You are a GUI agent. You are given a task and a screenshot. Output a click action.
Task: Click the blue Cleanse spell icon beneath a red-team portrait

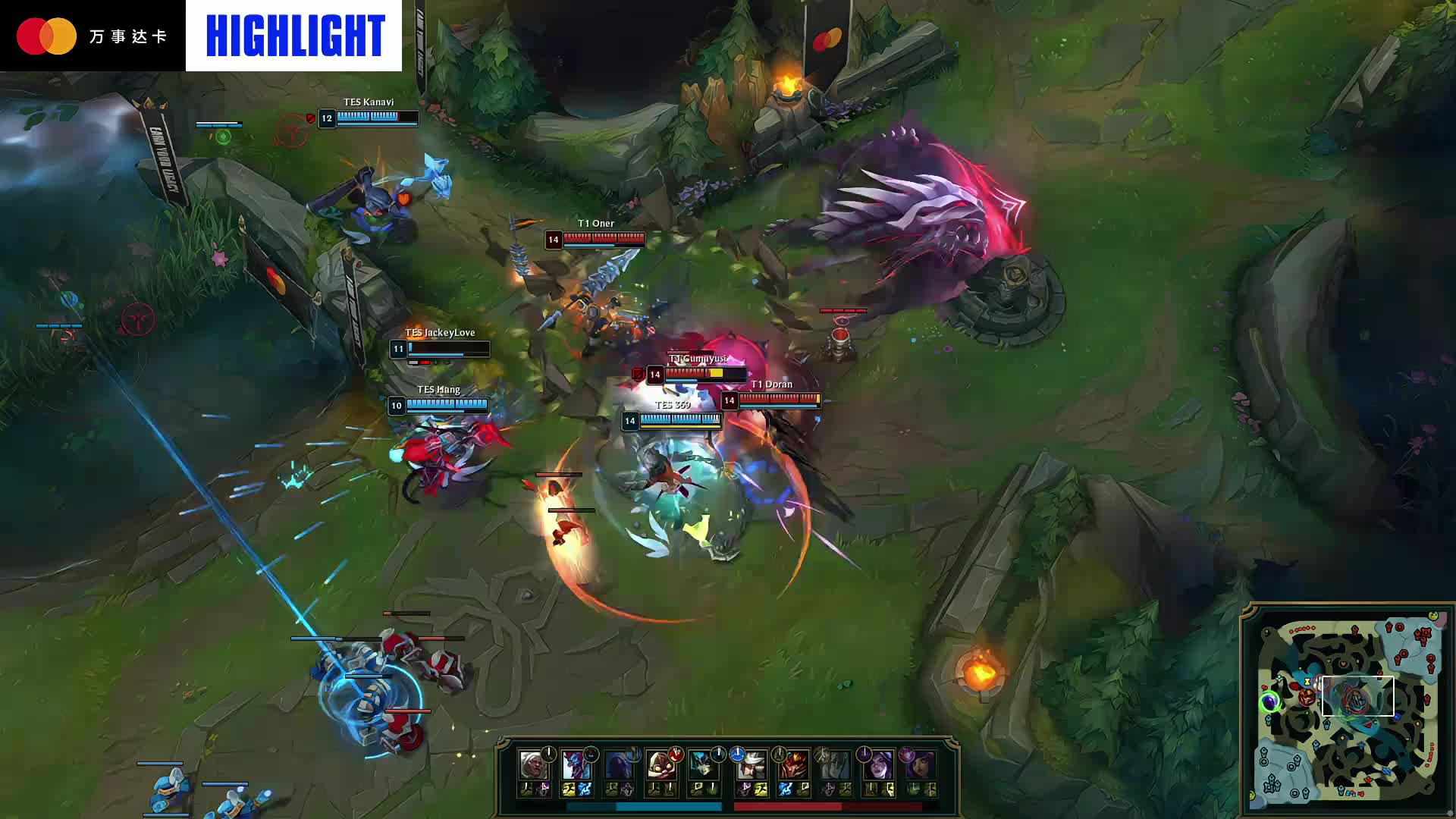pyautogui.click(x=786, y=789)
